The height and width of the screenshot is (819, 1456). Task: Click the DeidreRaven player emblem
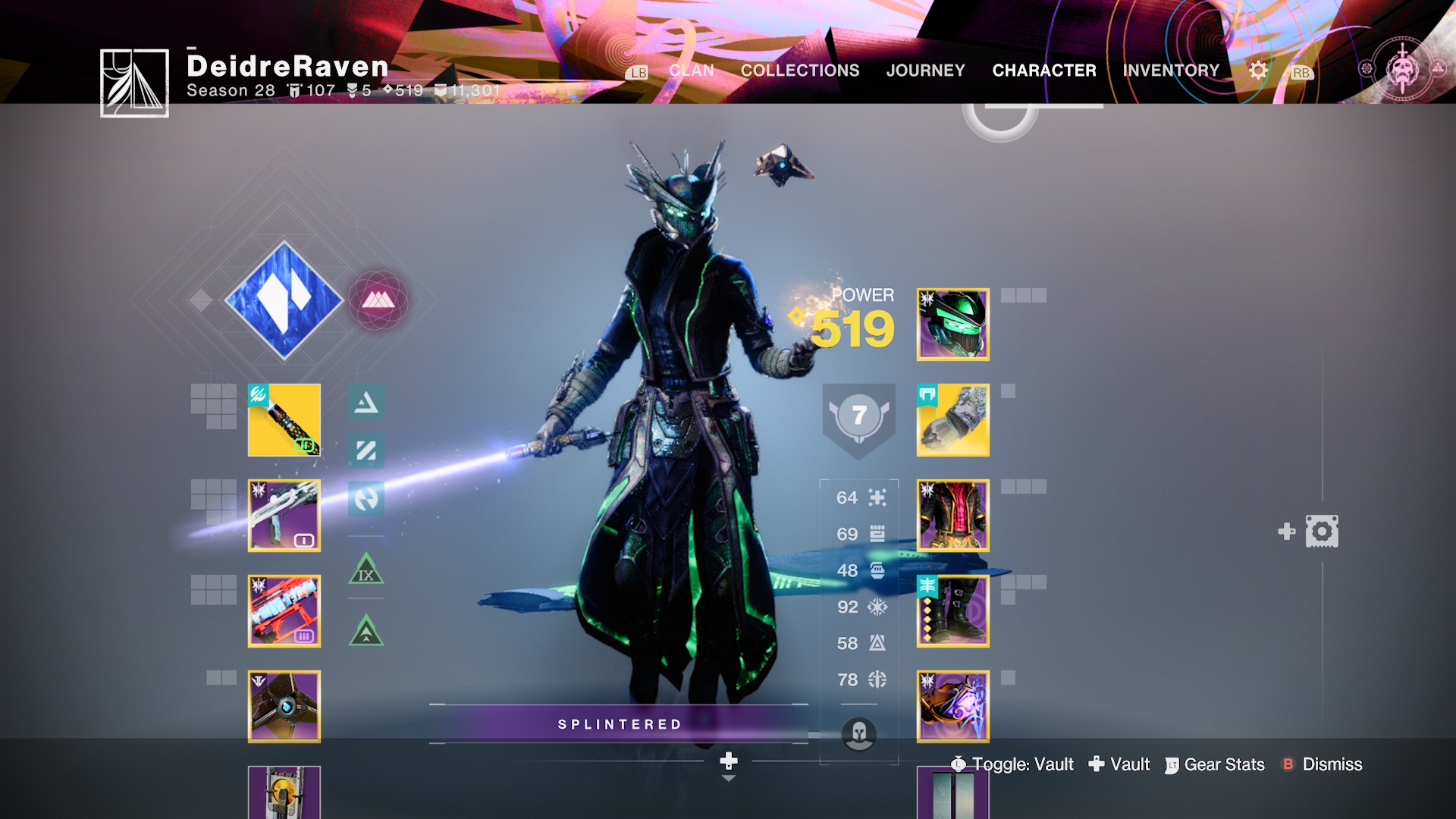click(134, 83)
